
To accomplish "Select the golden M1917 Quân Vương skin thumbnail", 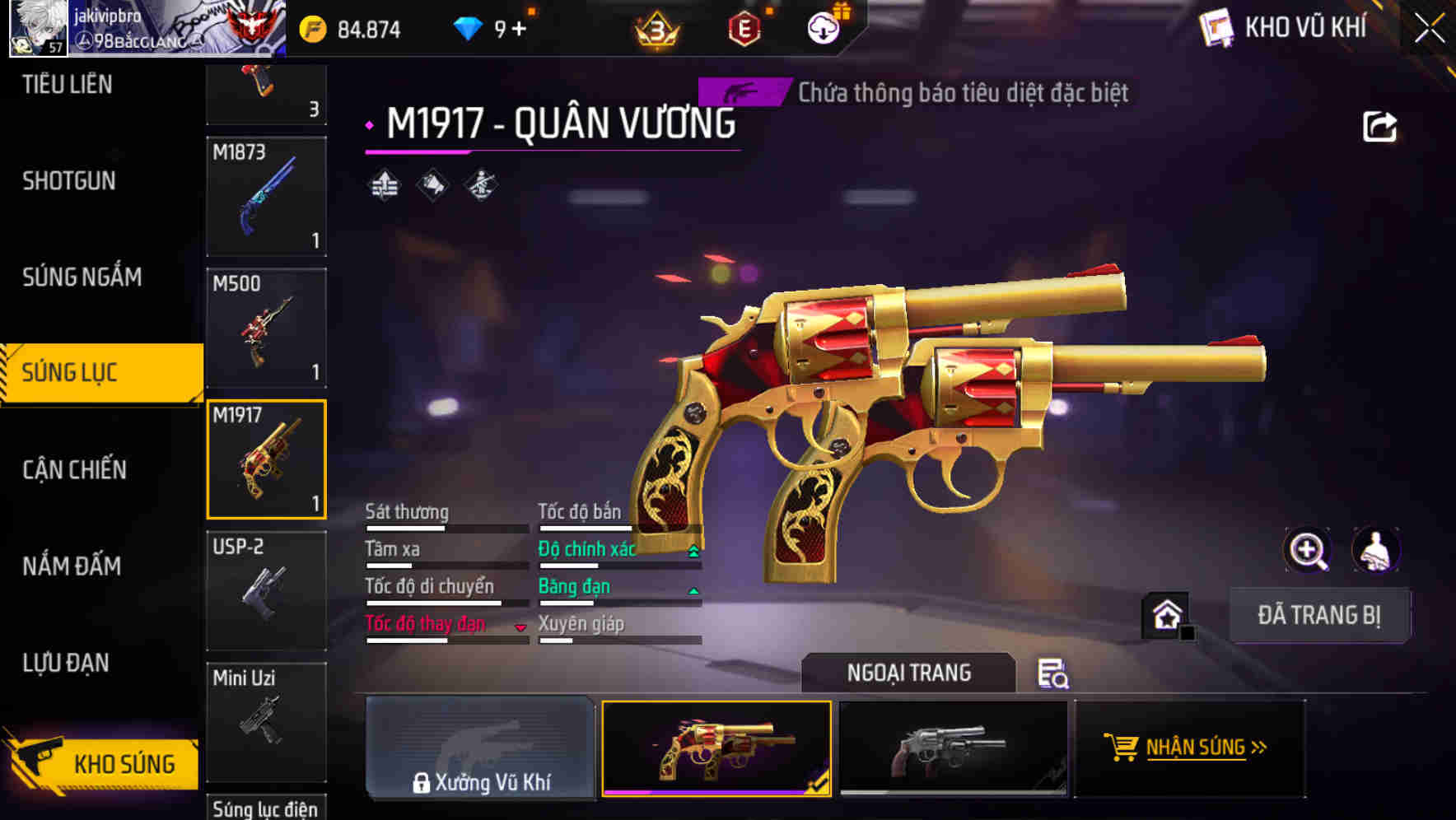I will click(x=716, y=748).
